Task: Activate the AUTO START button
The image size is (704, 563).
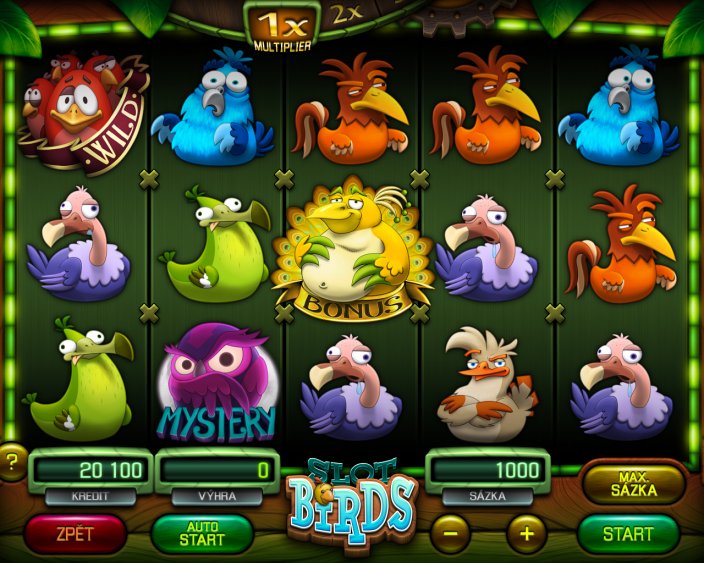Action: tap(202, 533)
